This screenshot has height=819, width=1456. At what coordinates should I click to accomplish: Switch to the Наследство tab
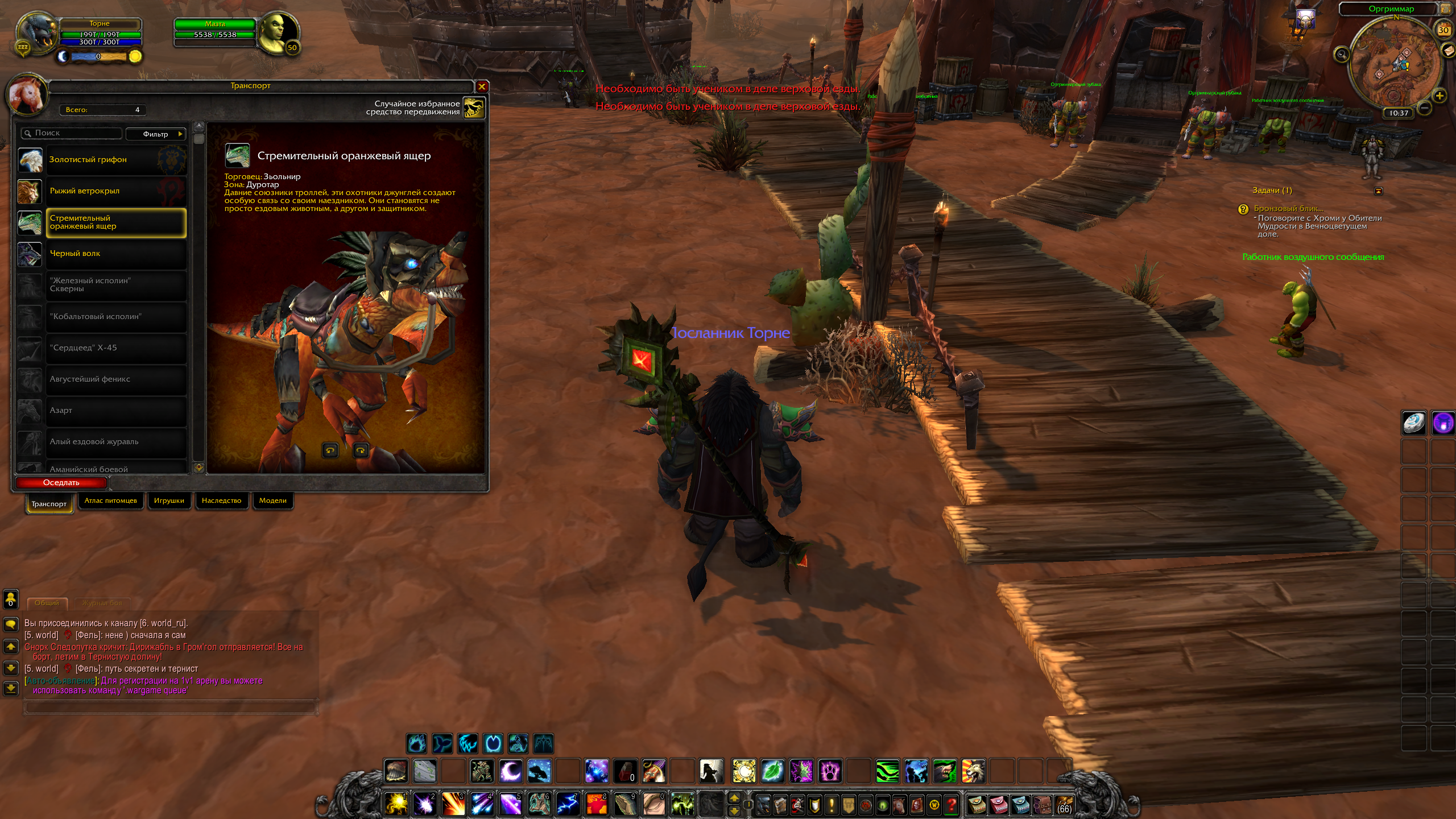click(x=221, y=501)
